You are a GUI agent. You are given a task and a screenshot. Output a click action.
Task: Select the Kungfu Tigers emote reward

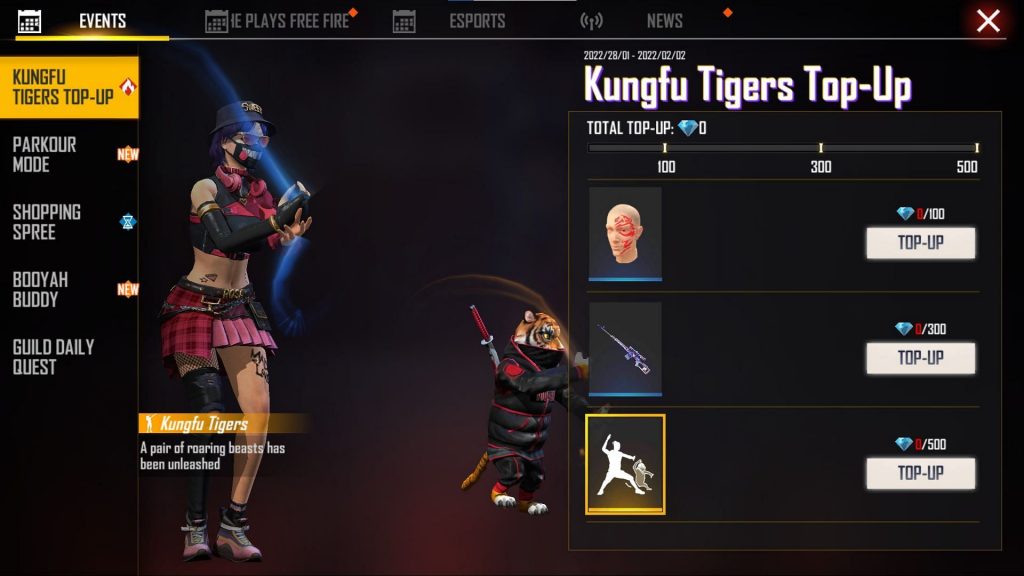(x=625, y=464)
